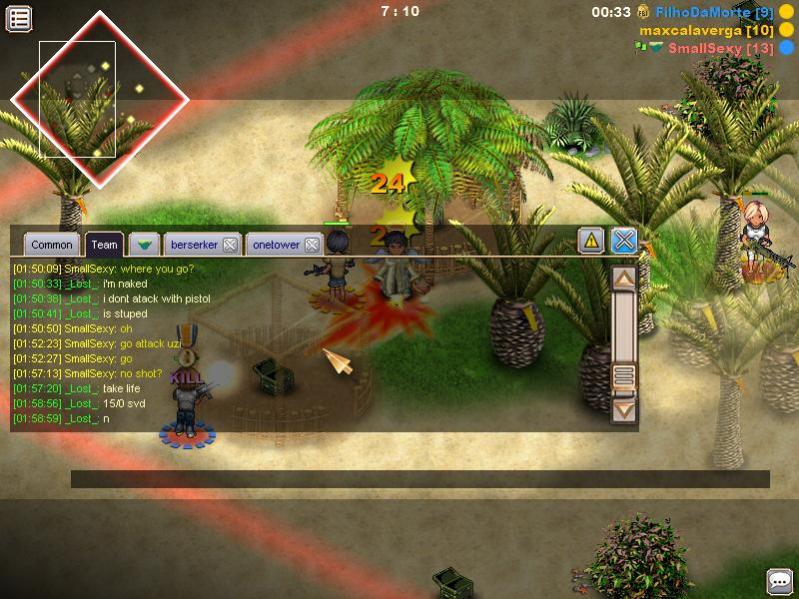Click the chat message input bar

click(x=420, y=479)
